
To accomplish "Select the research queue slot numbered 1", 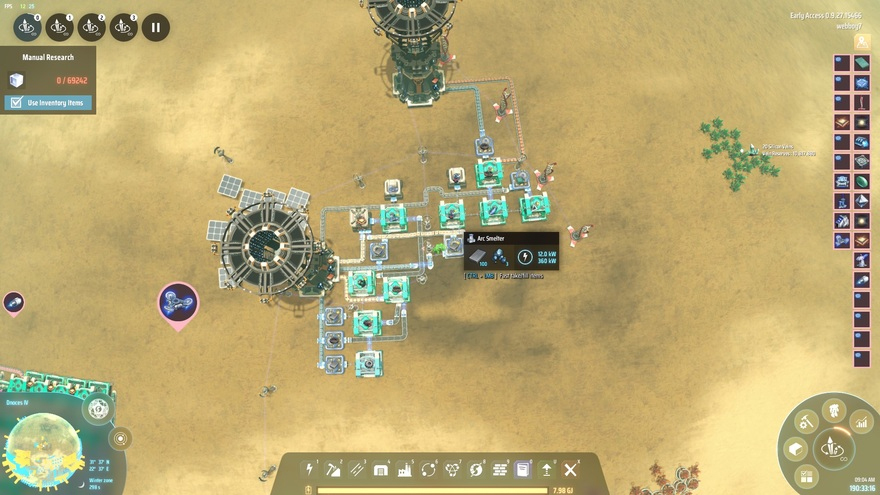I will [59, 27].
